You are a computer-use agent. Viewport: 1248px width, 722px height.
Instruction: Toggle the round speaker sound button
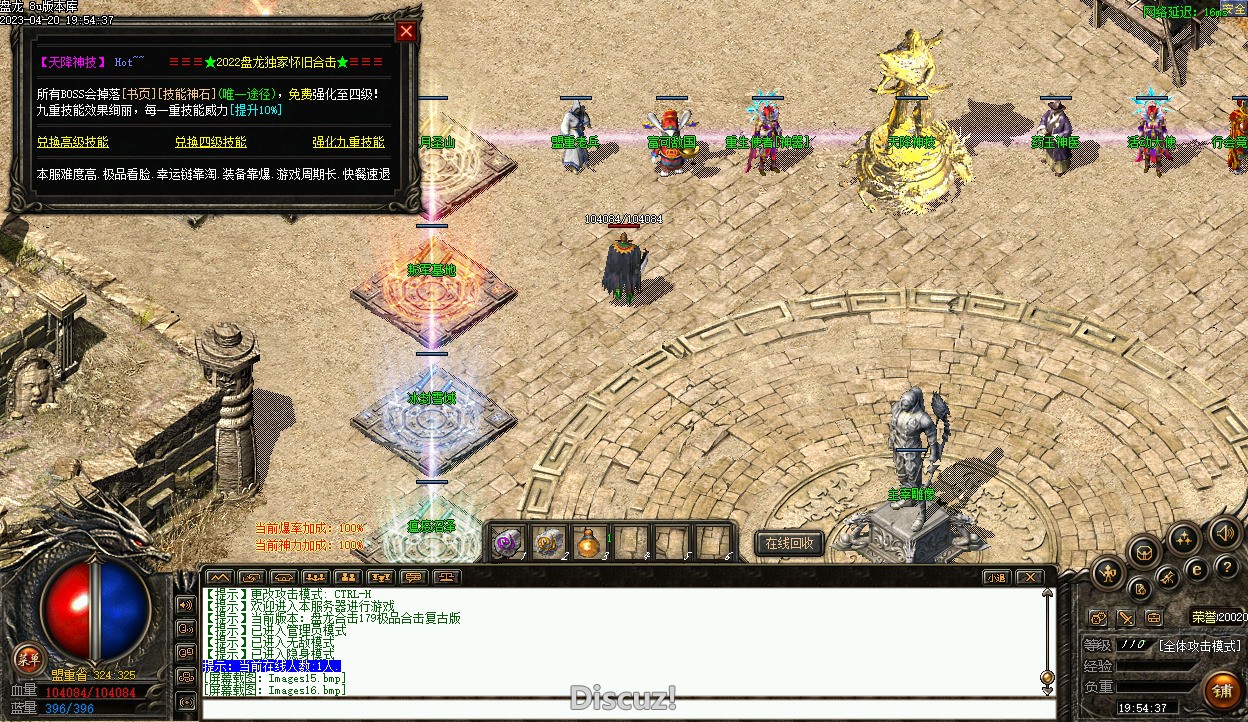click(1223, 532)
